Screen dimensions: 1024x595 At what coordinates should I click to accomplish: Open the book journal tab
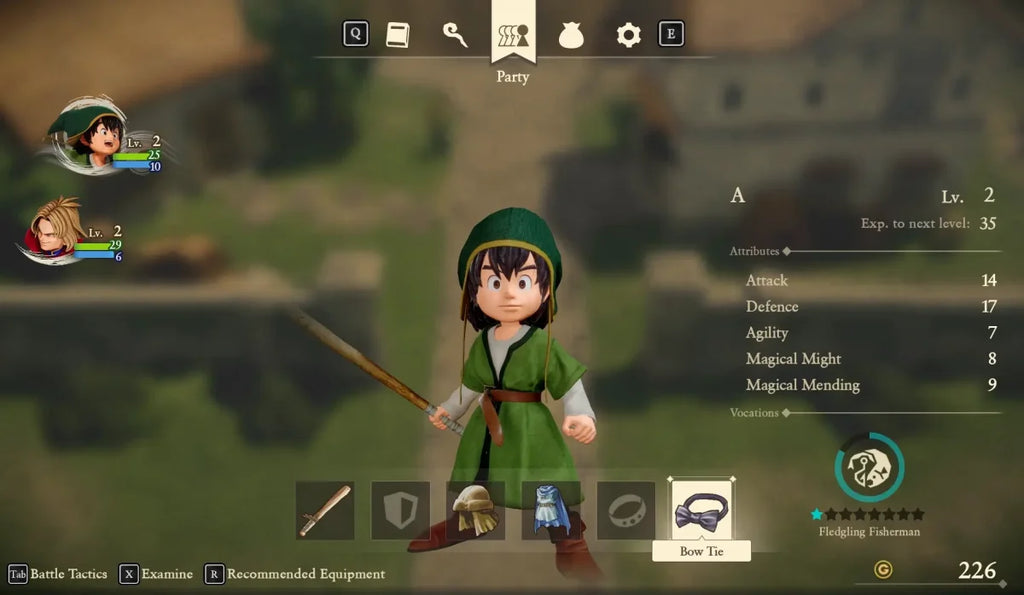coord(398,34)
